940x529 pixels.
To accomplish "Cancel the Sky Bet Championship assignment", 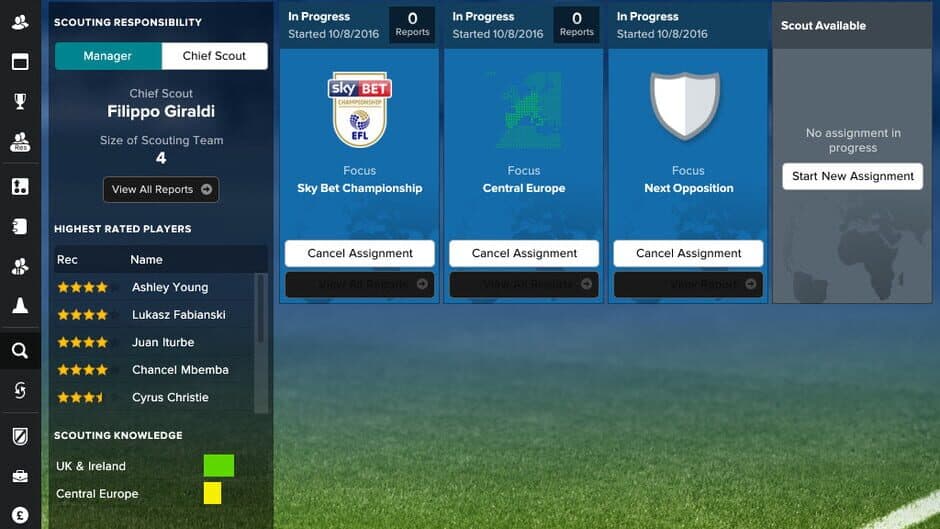I will click(x=360, y=253).
